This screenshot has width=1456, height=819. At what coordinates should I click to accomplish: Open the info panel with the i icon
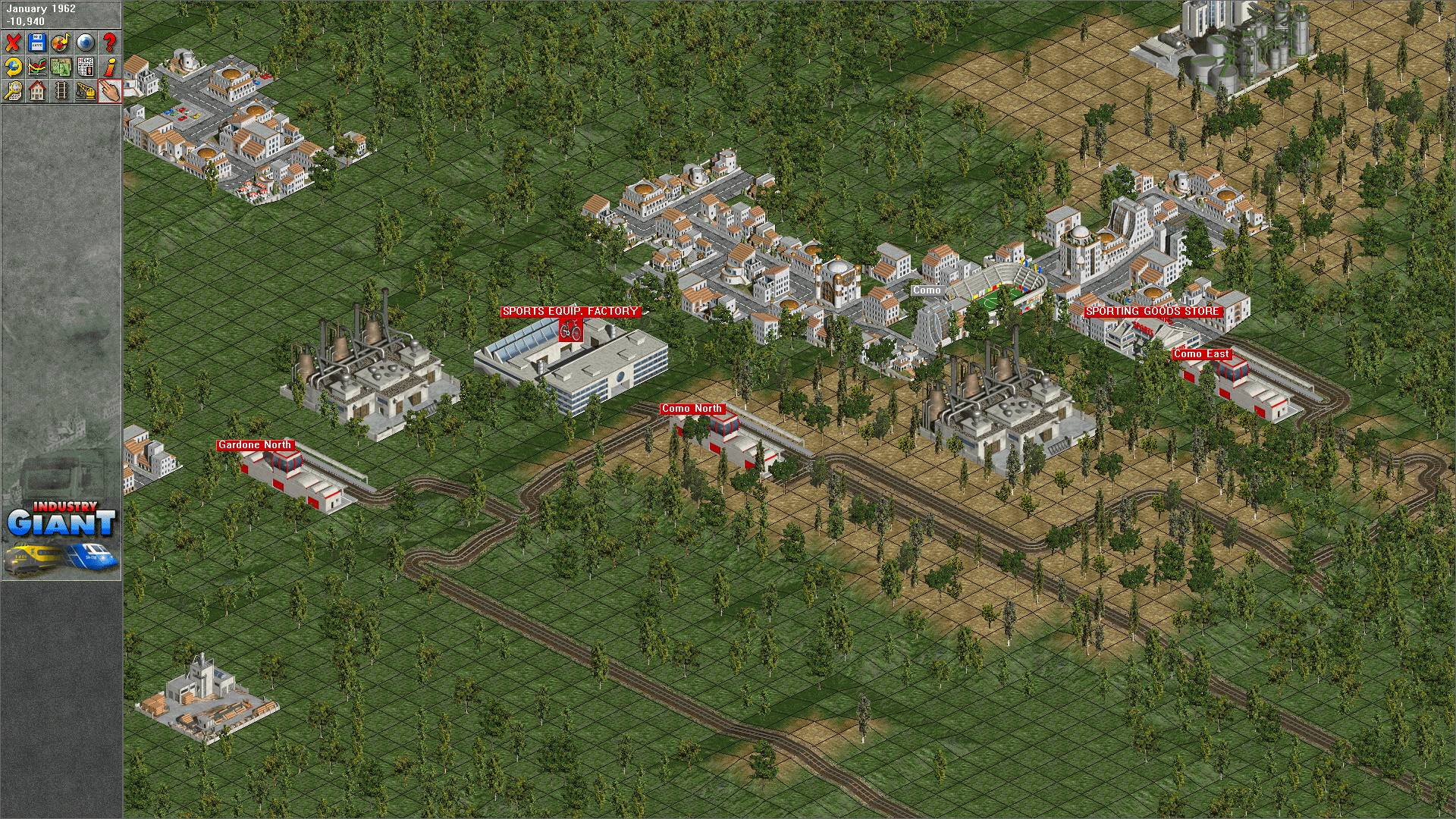point(109,67)
